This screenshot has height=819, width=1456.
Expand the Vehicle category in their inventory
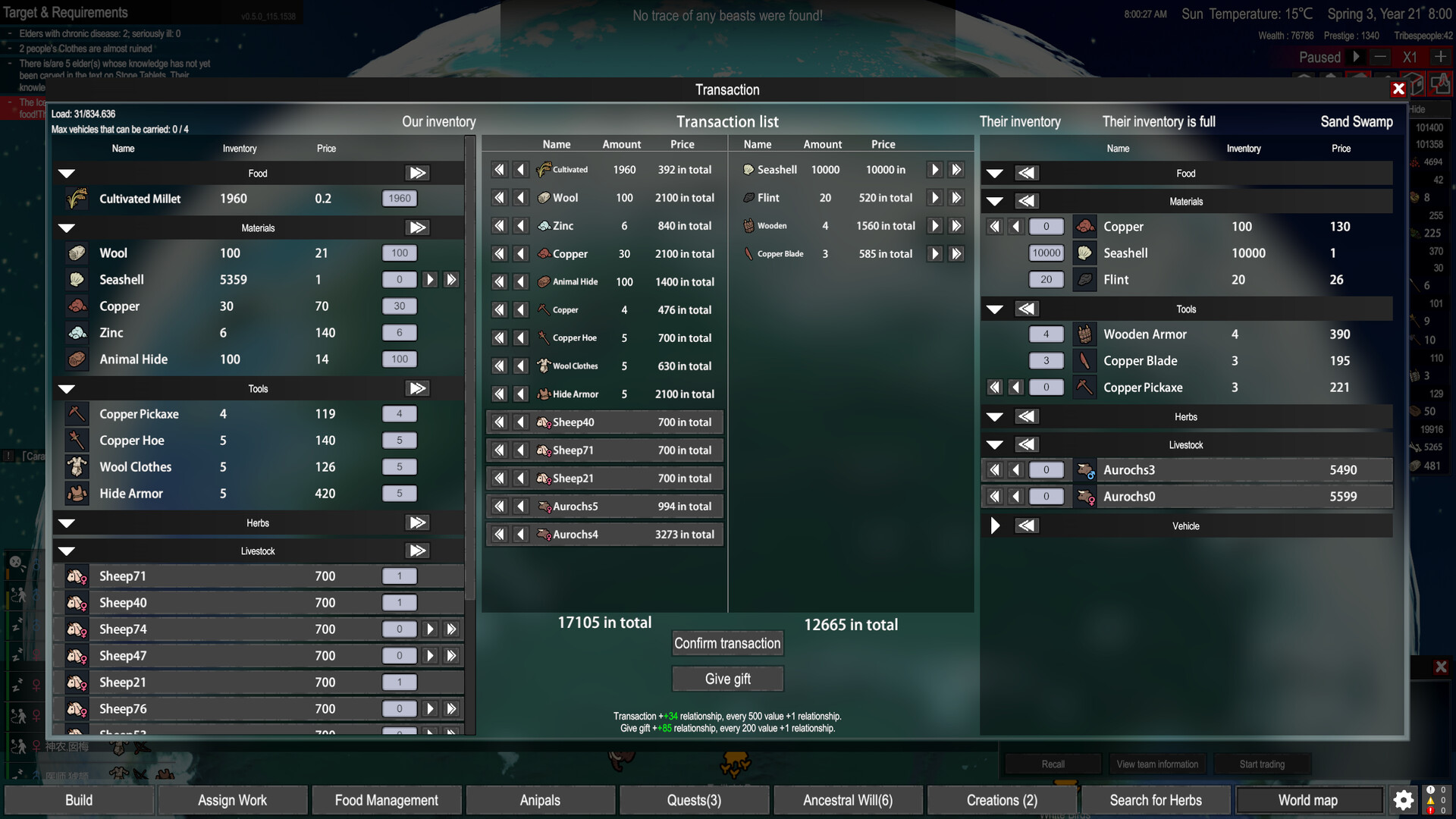(x=995, y=526)
